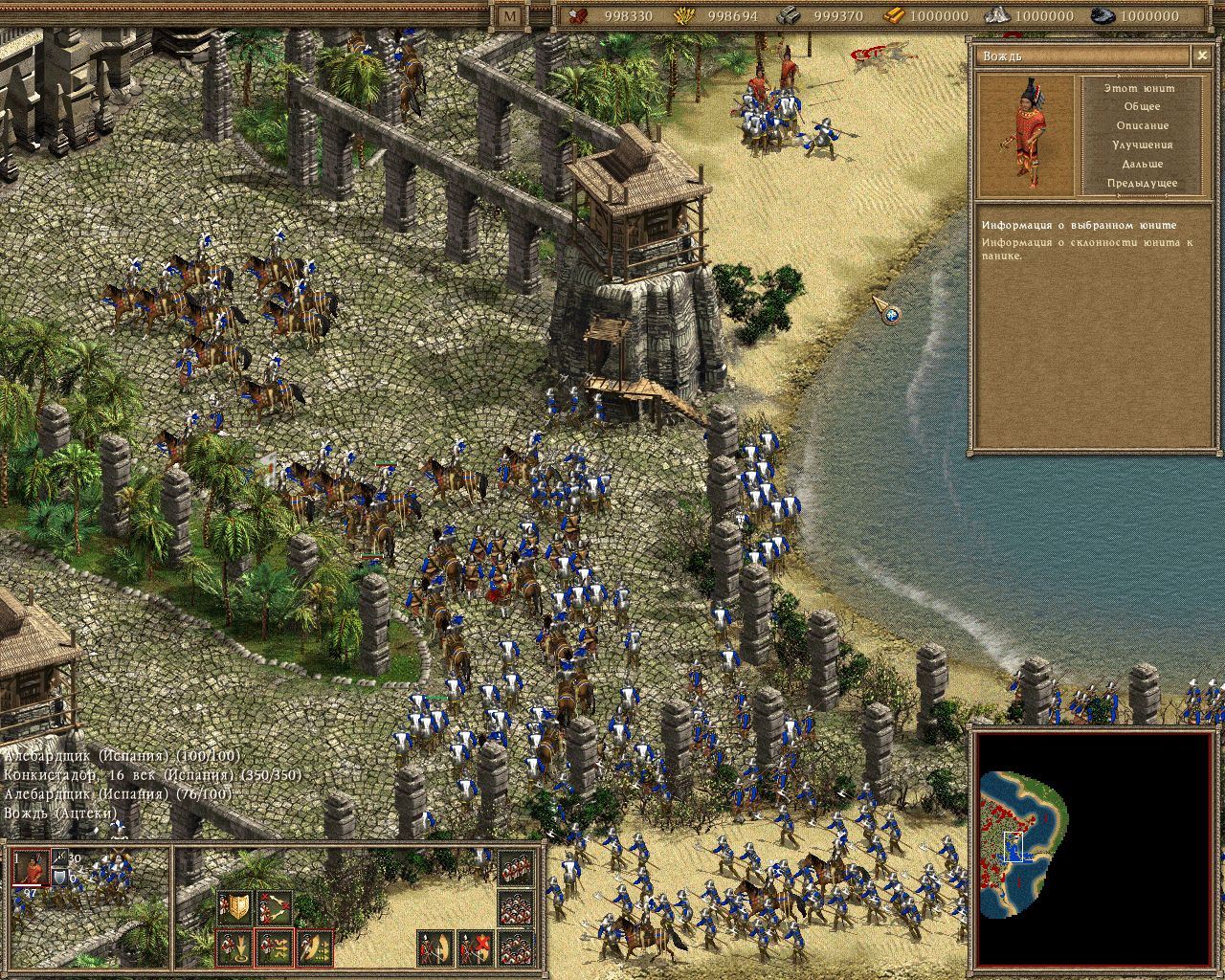Screen dimensions: 1225x980
Task: Click the gold bars resource icon
Action: pos(893,16)
